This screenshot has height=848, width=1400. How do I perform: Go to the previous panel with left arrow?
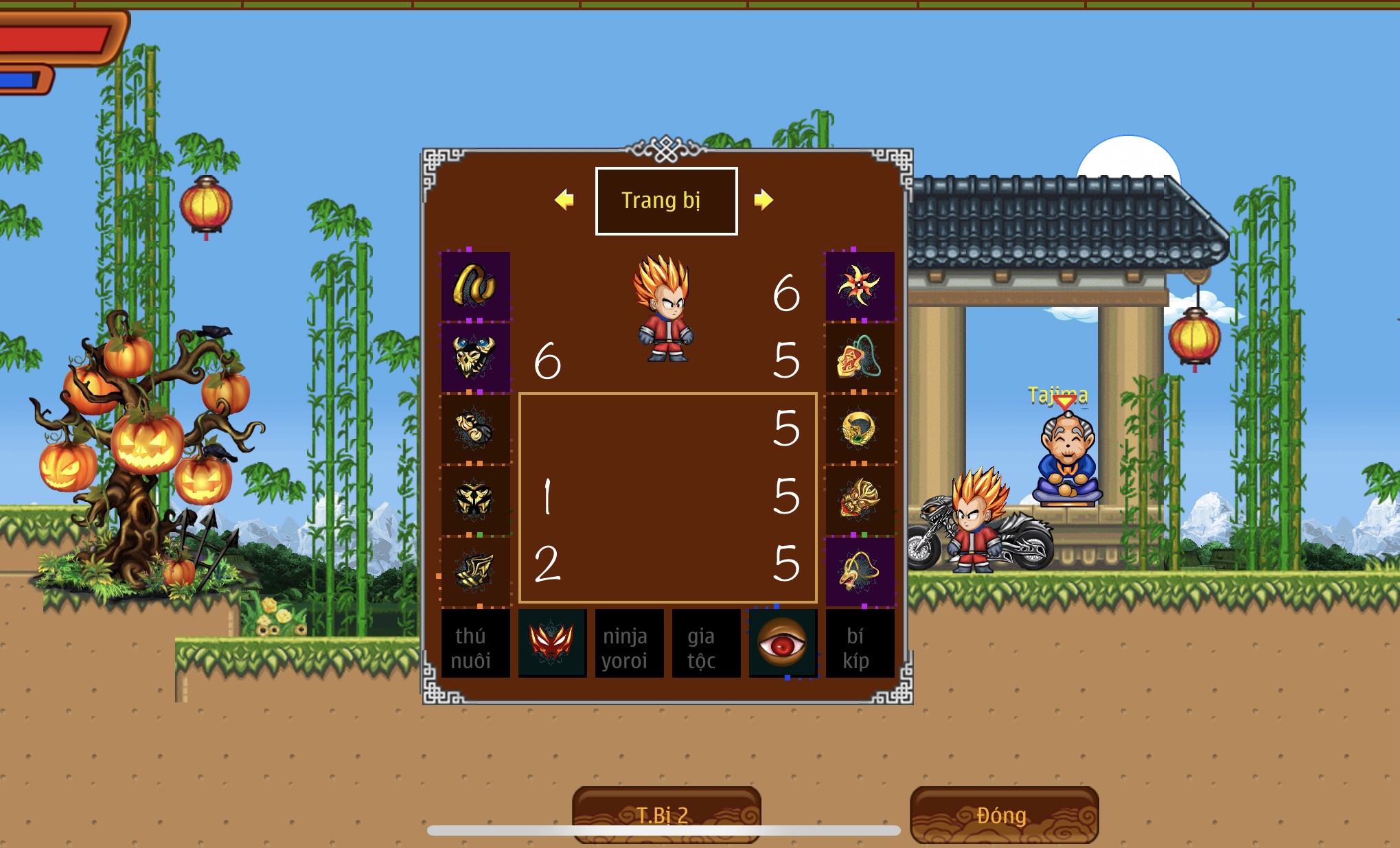click(564, 200)
